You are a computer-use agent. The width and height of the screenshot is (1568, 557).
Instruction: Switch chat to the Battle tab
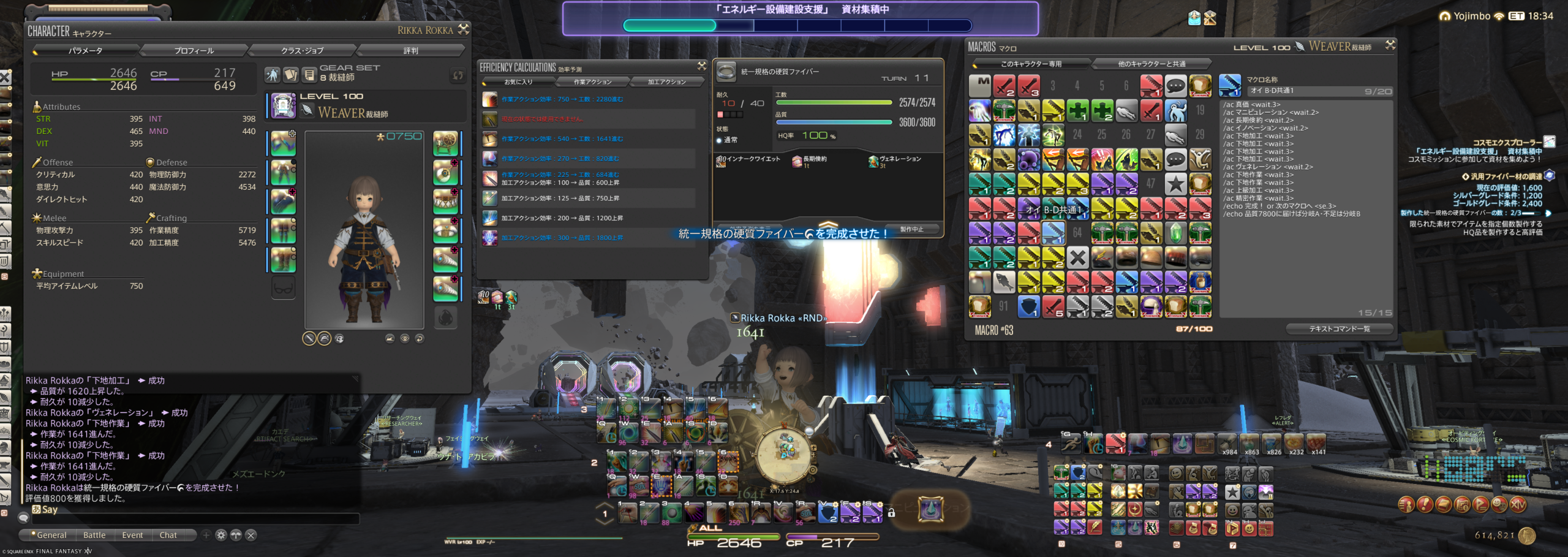pyautogui.click(x=94, y=535)
